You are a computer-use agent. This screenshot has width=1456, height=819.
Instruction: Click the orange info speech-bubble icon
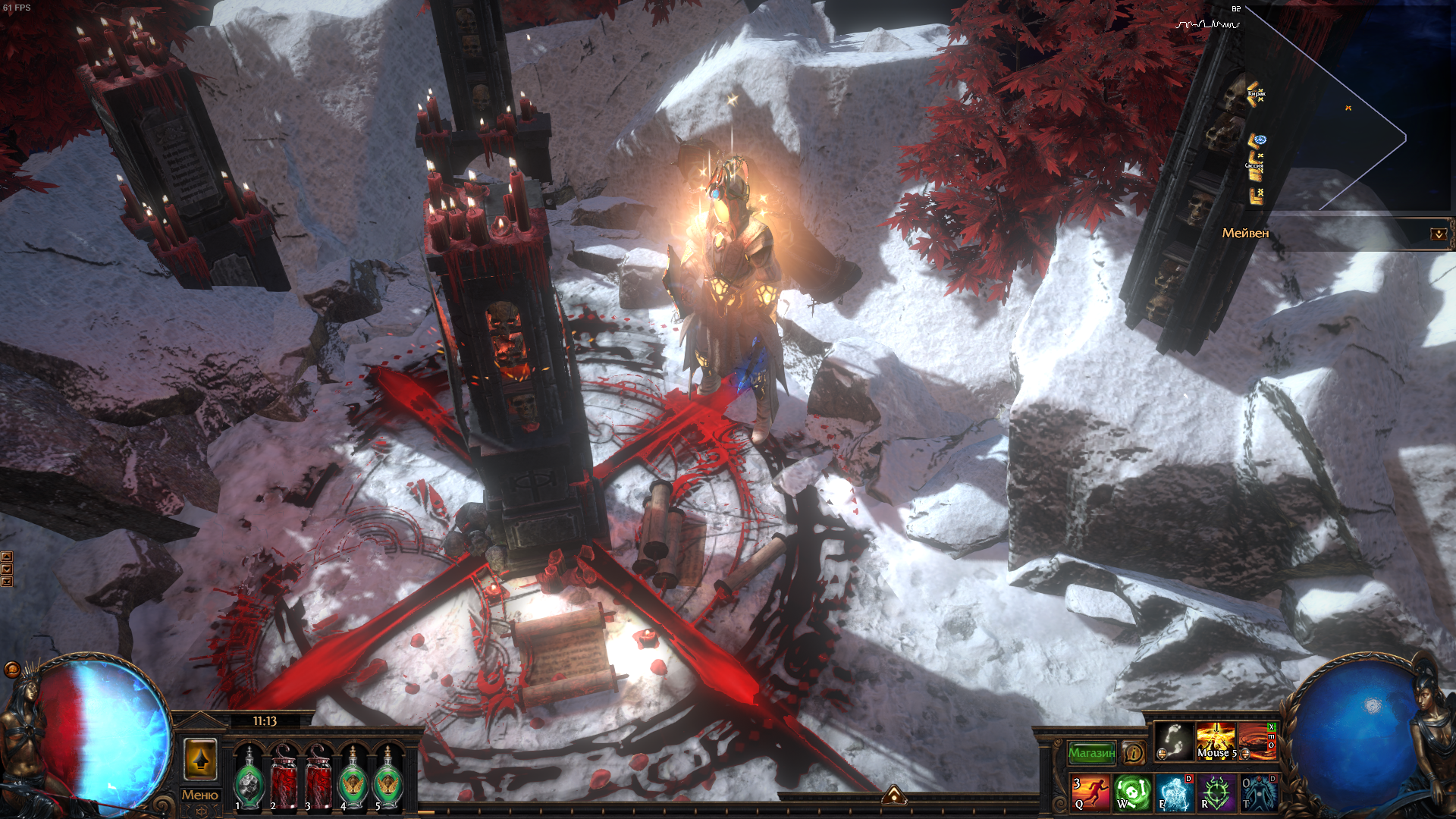pos(1133,752)
